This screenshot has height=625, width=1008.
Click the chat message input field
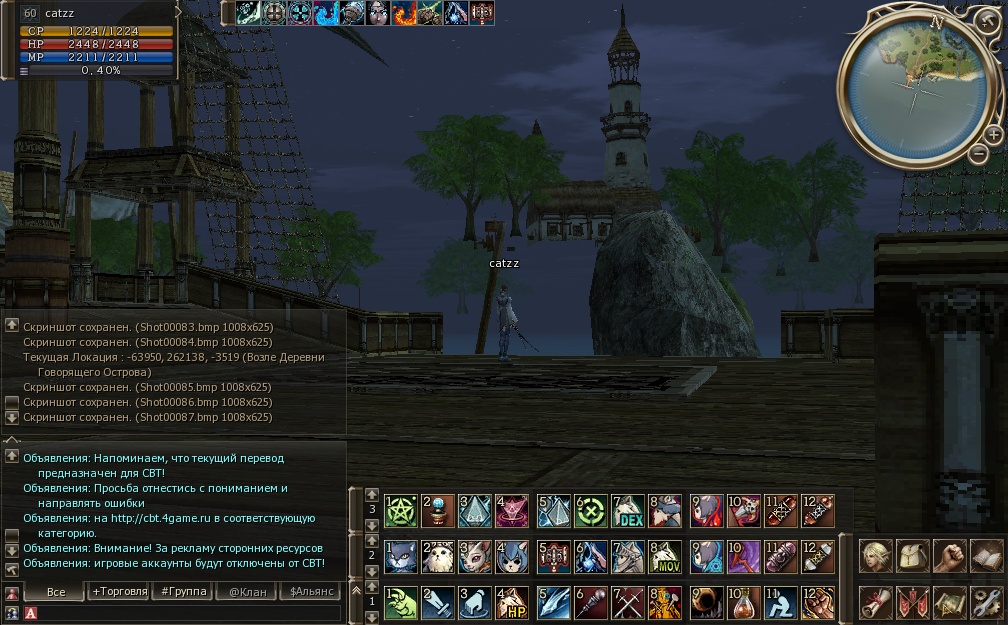coord(190,613)
